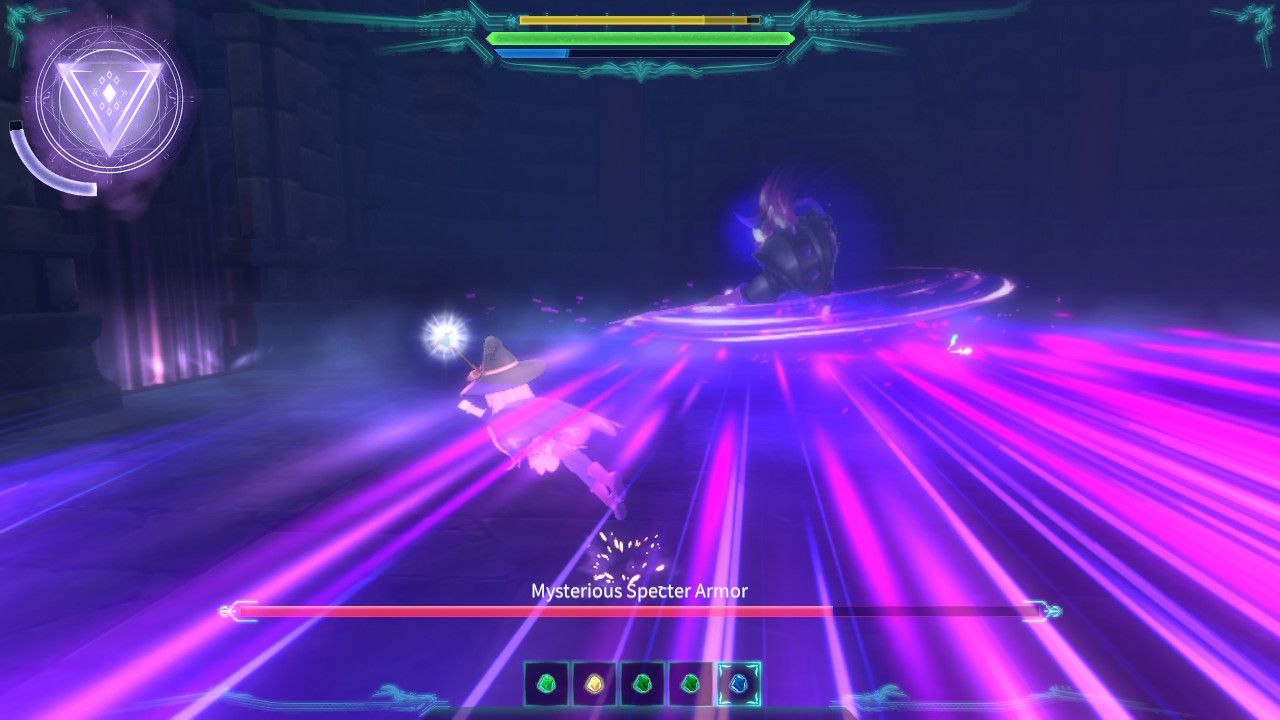The image size is (1280, 720).
Task: Select the yellow gem in the hotbar
Action: [592, 684]
